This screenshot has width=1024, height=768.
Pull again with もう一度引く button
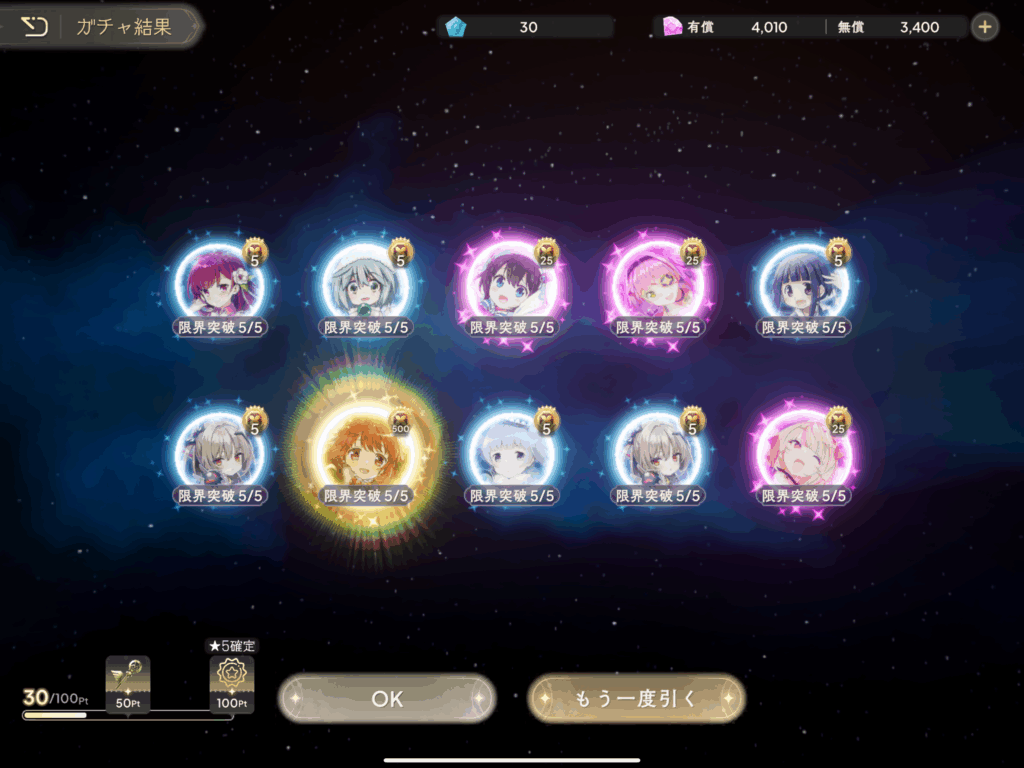click(636, 698)
